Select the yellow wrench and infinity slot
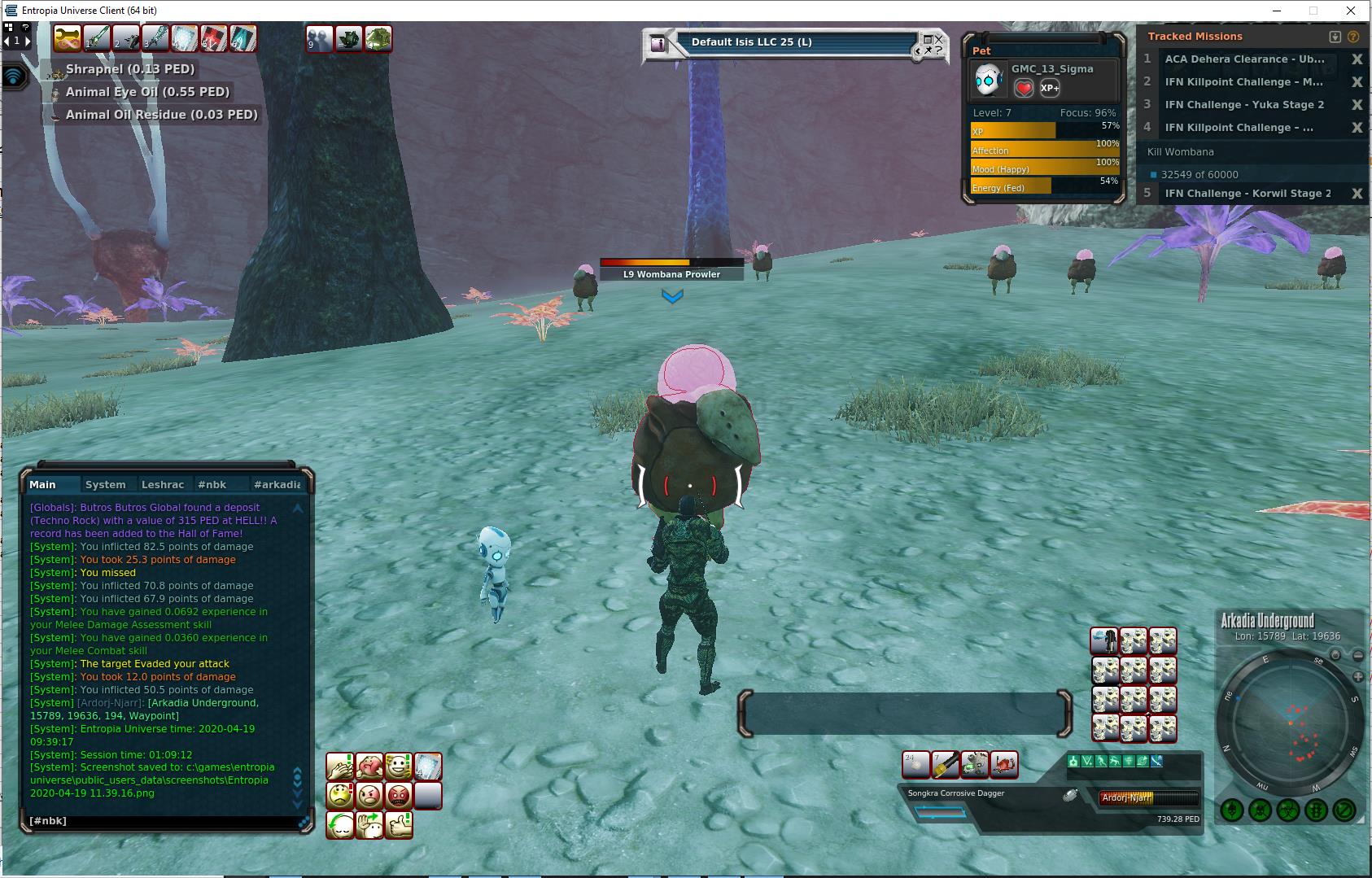The width and height of the screenshot is (1372, 878). 68,38
